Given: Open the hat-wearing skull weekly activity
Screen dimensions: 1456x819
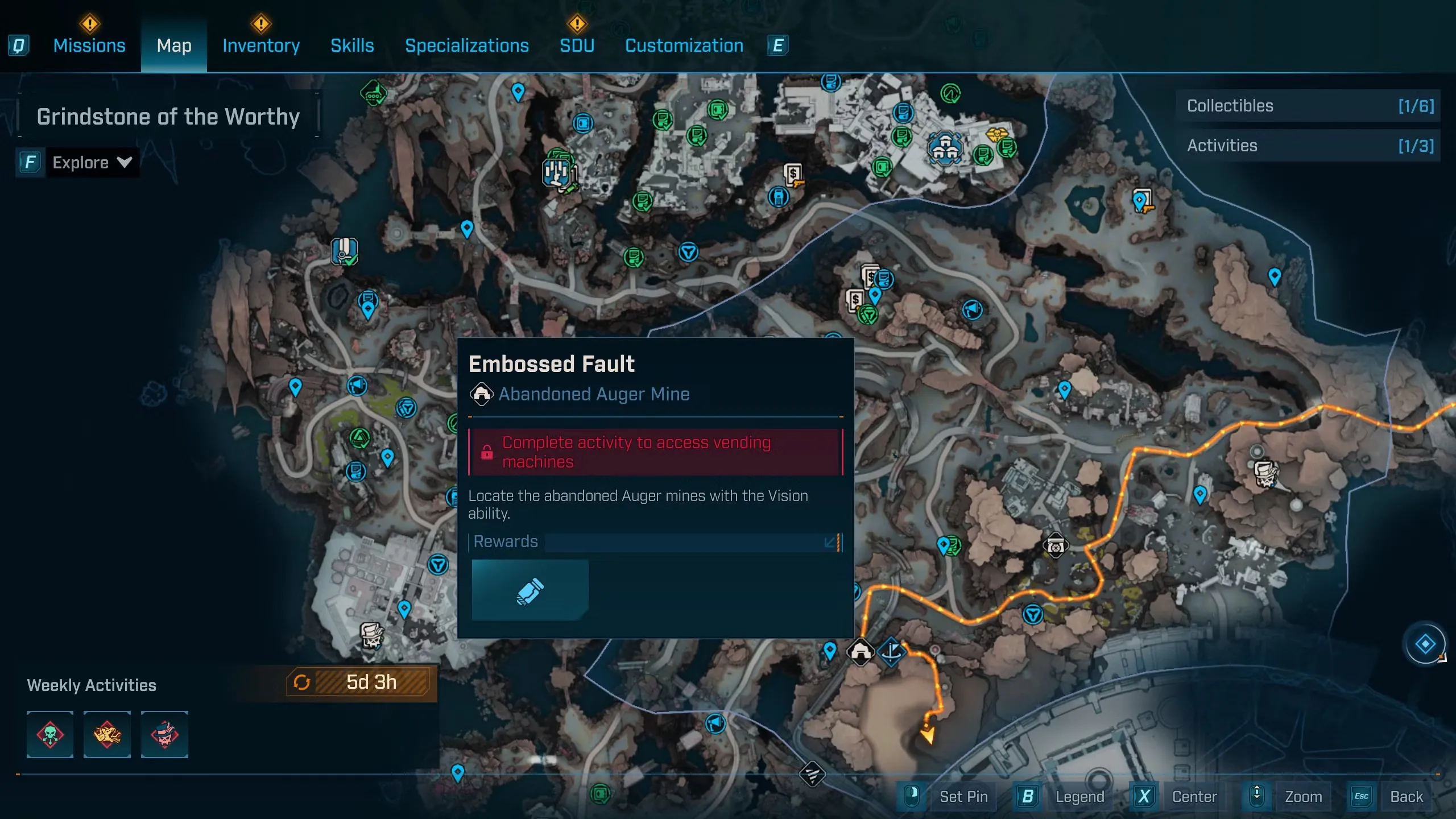Looking at the screenshot, I should (164, 734).
